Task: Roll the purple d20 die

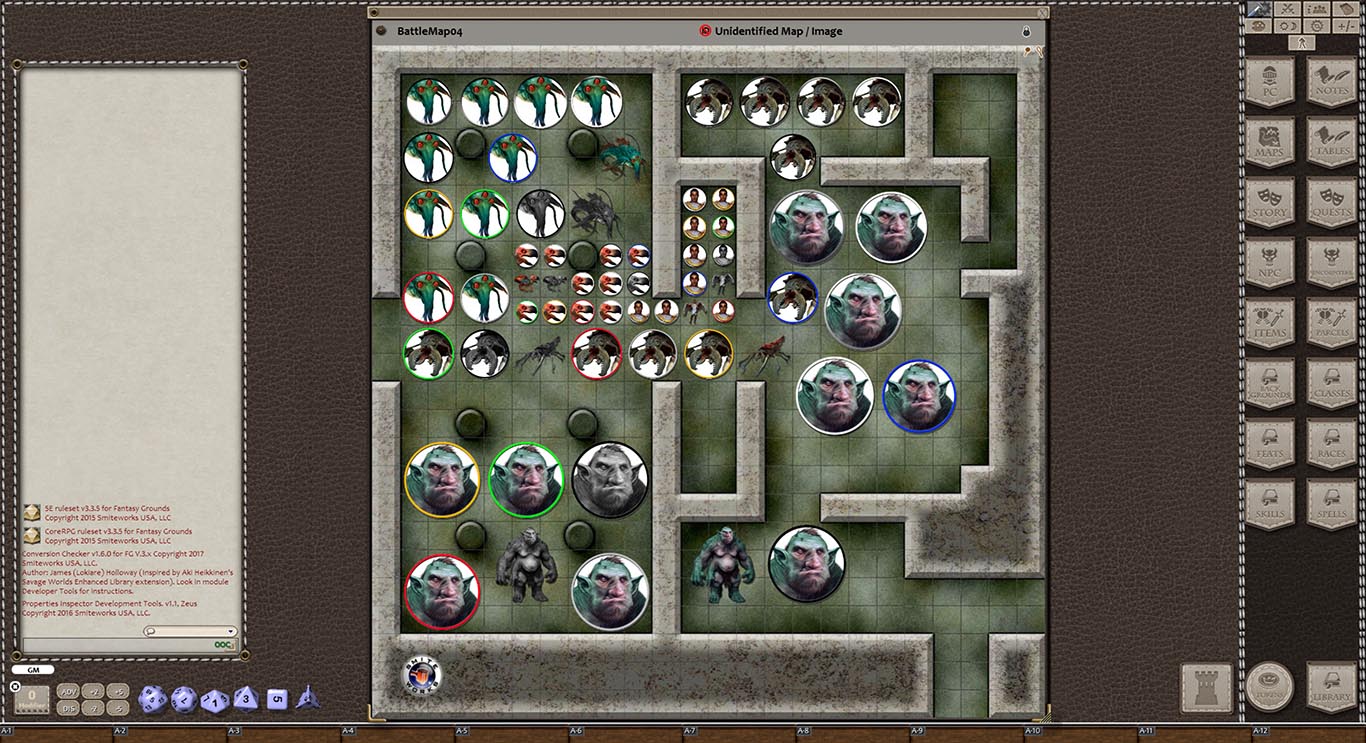Action: pos(154,700)
